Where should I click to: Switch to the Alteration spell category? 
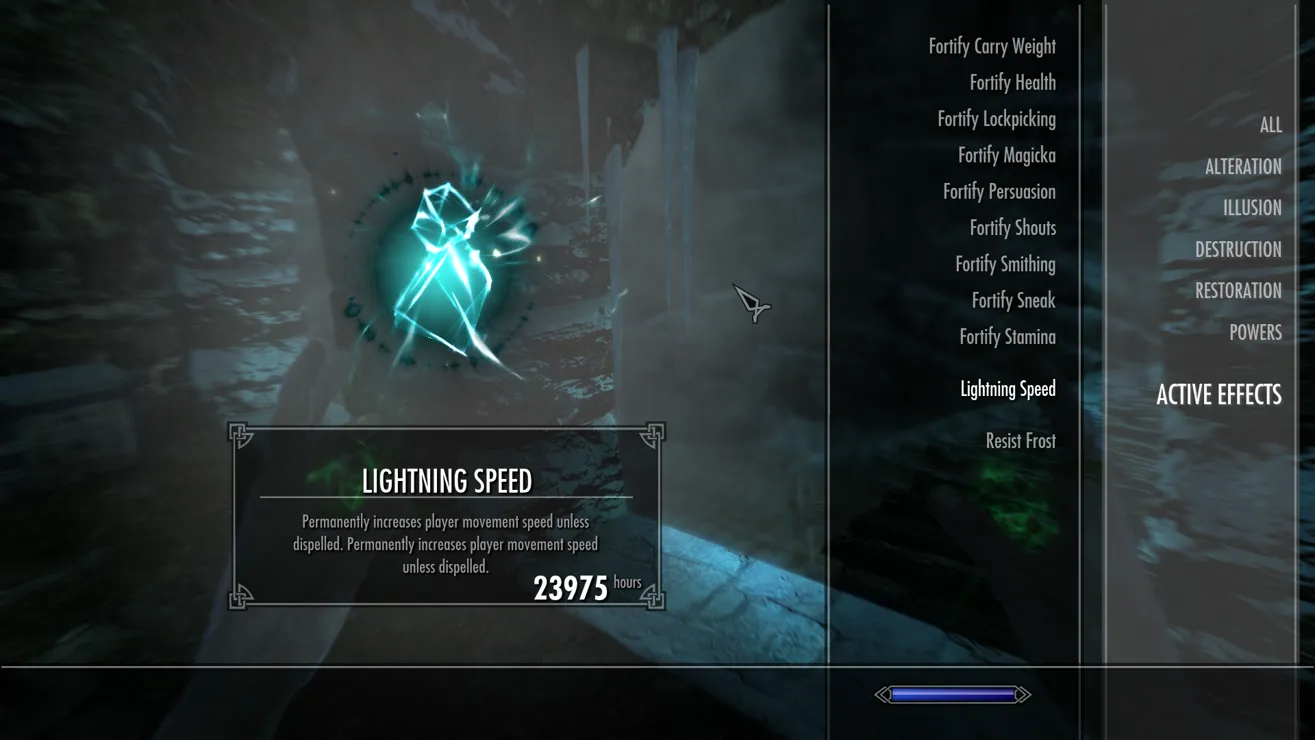pyautogui.click(x=1243, y=167)
